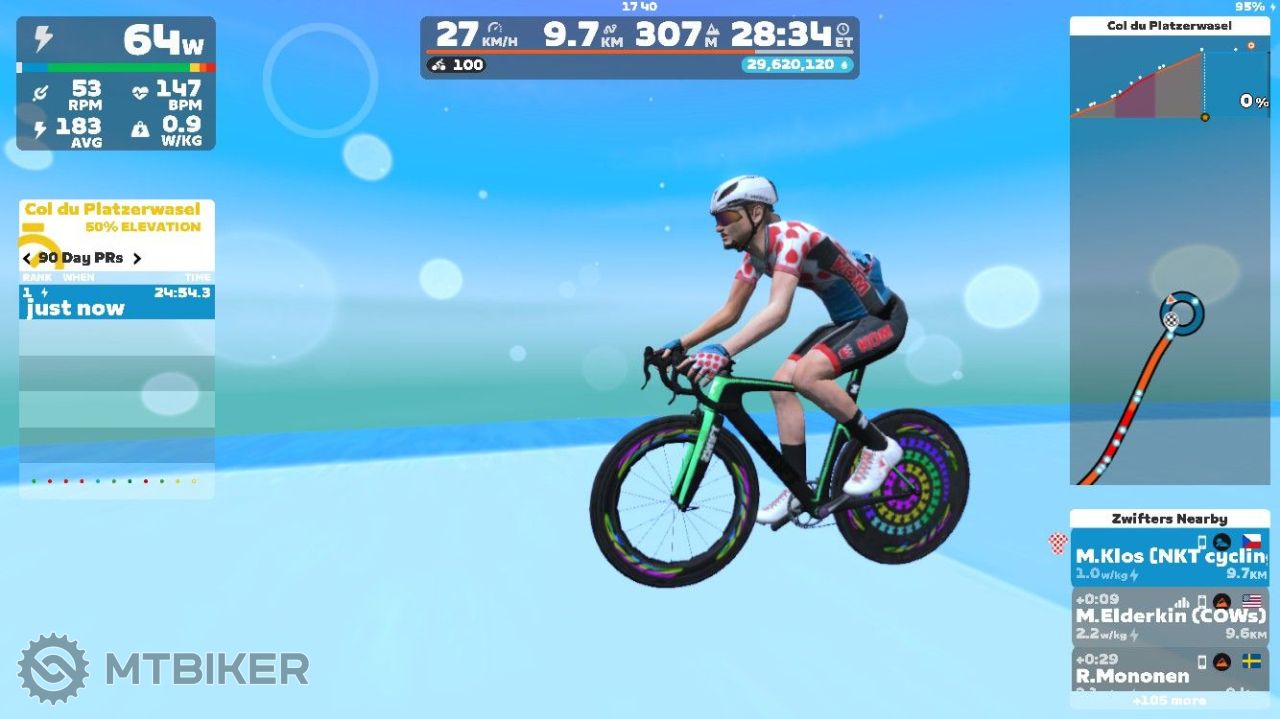Select R.Mononen in Zwifters Nearby list
This screenshot has height=719, width=1280.
(x=1169, y=668)
